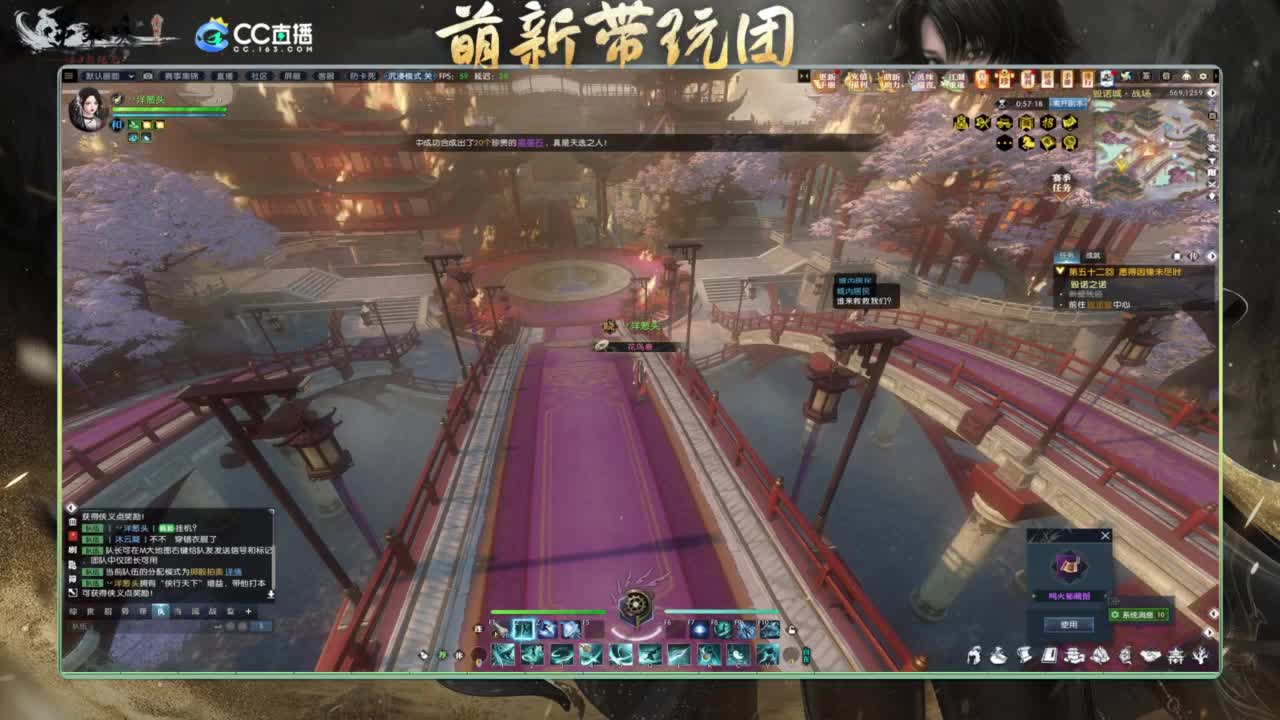1280x720 pixels.
Task: Click the handshake social icon in bottom-right row
Action: tap(1152, 656)
